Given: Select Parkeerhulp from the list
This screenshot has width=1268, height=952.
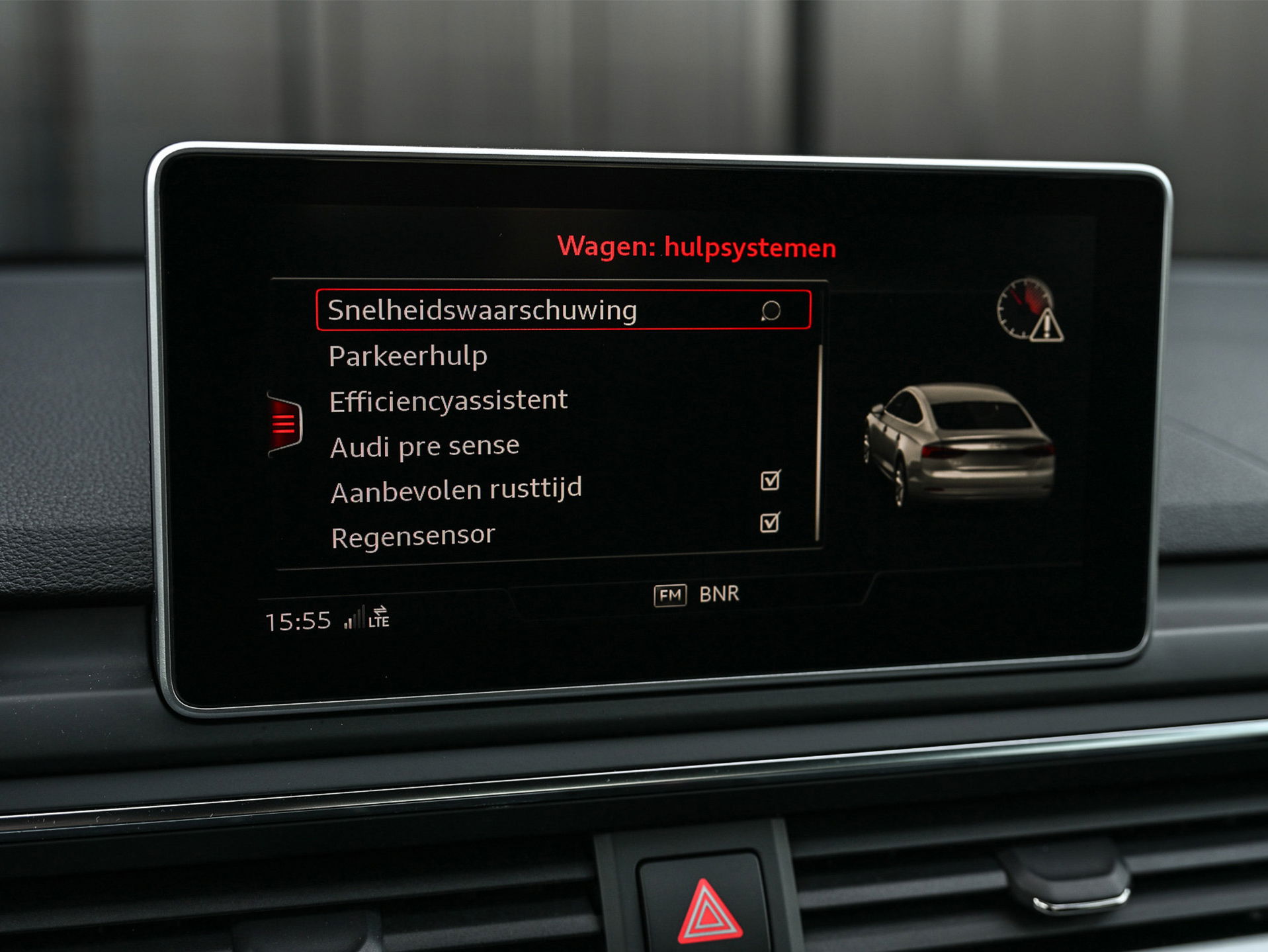Looking at the screenshot, I should (x=408, y=355).
